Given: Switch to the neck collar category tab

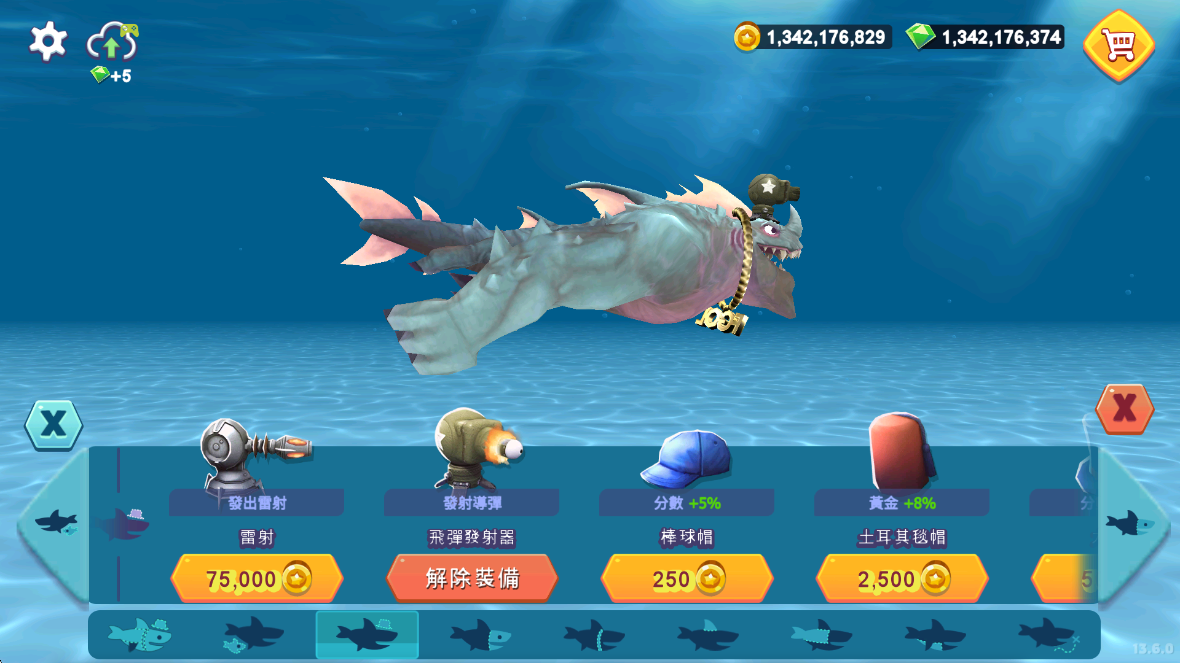Looking at the screenshot, I should coord(594,634).
